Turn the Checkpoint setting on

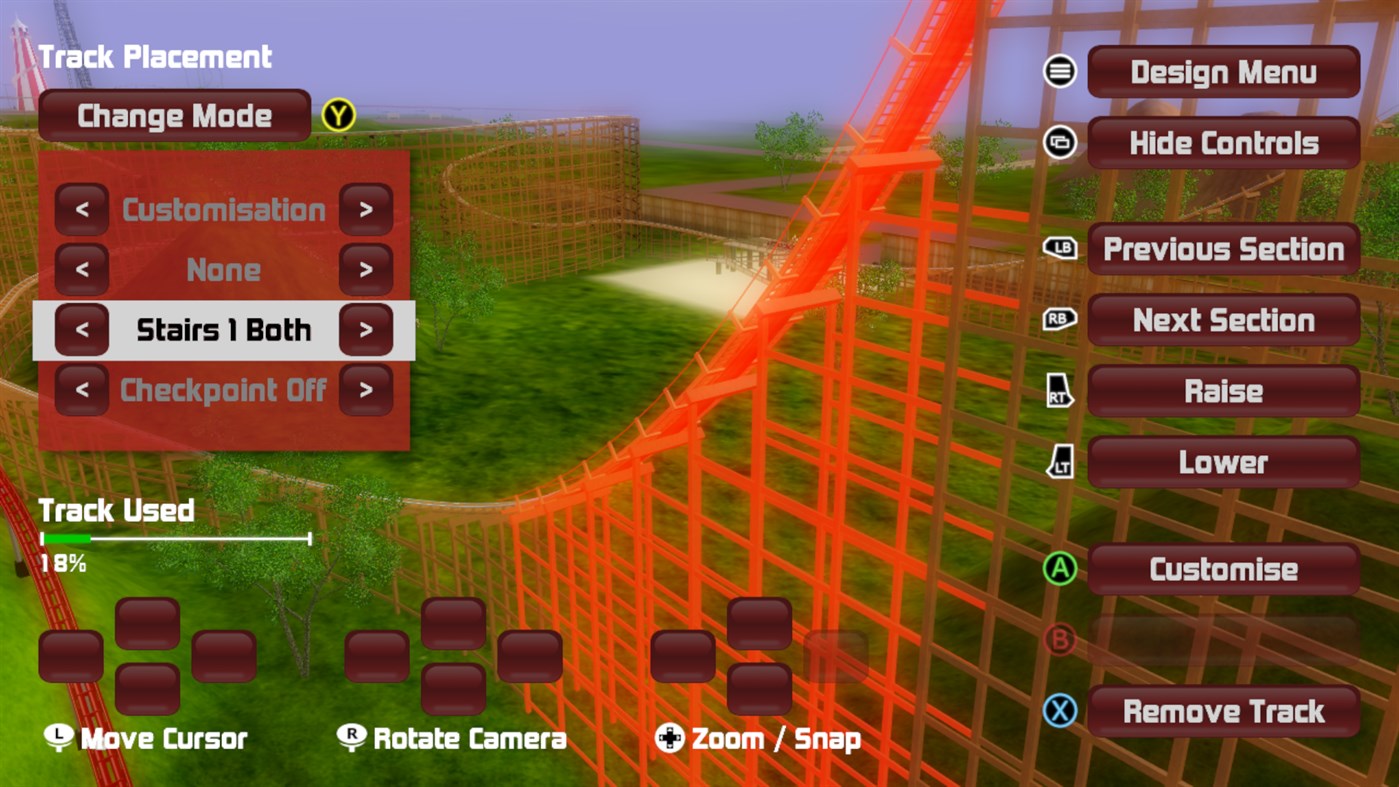(x=366, y=390)
